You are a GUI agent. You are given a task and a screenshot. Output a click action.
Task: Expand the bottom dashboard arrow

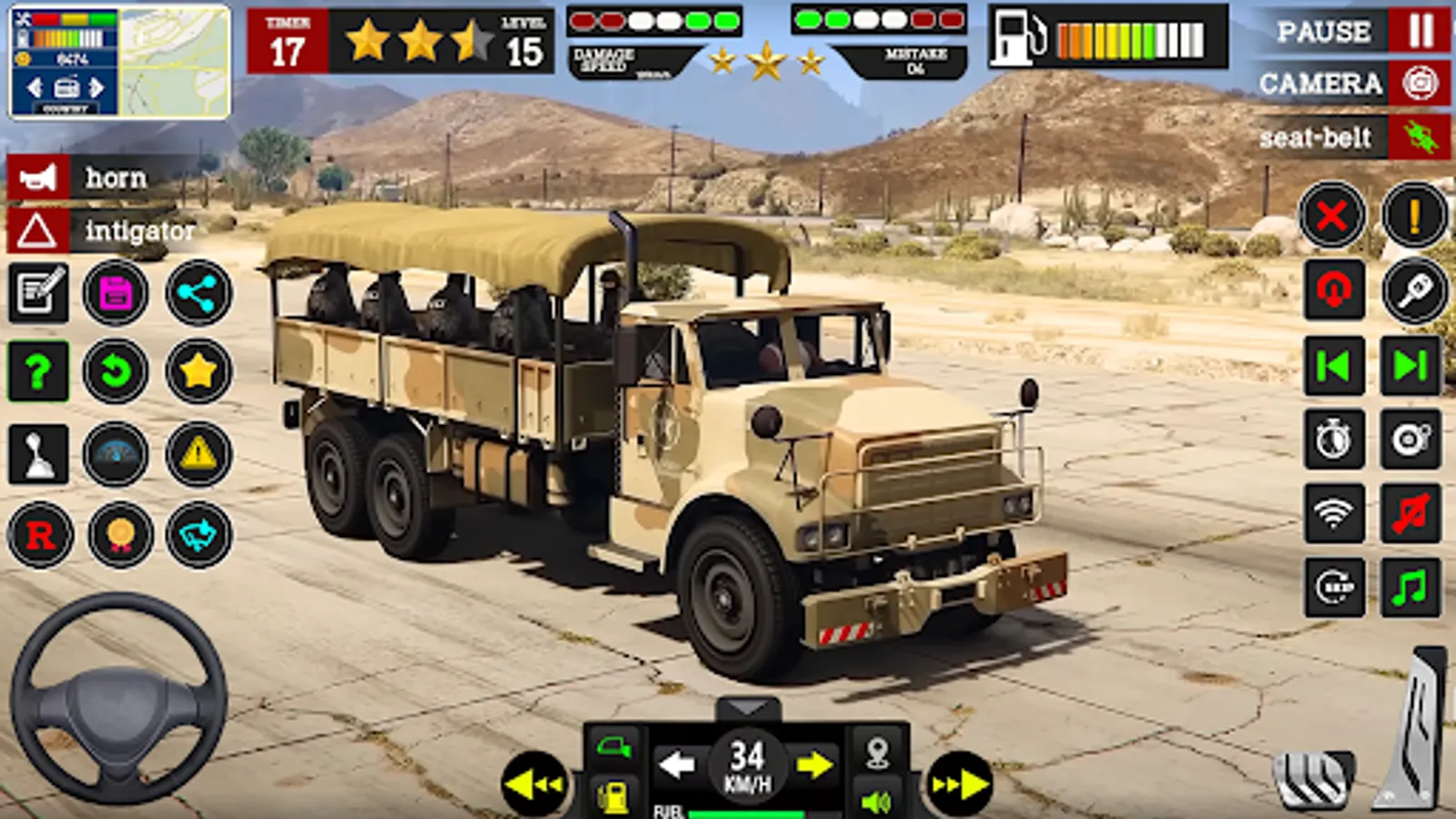tap(746, 708)
